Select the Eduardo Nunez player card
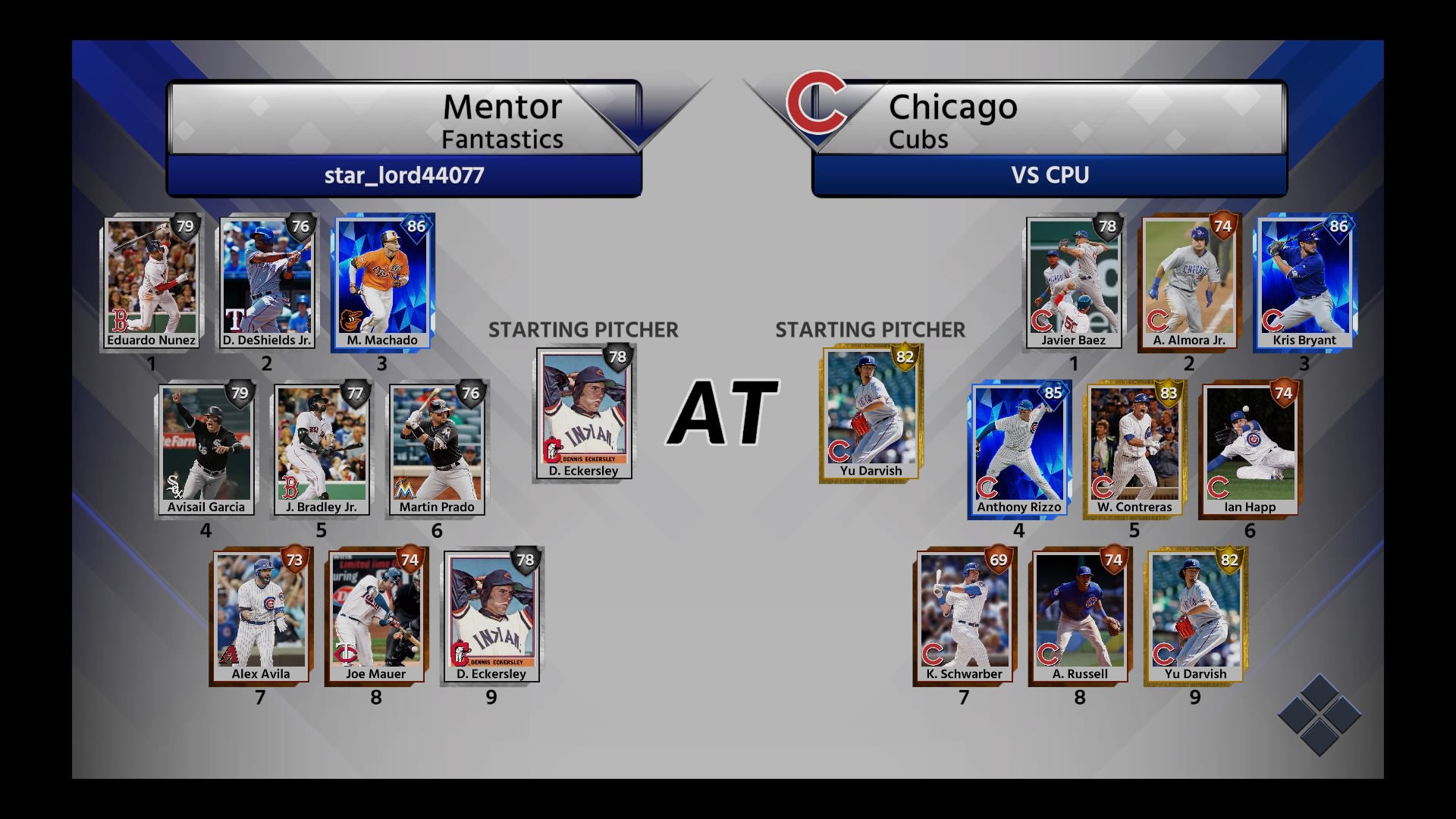 [152, 283]
